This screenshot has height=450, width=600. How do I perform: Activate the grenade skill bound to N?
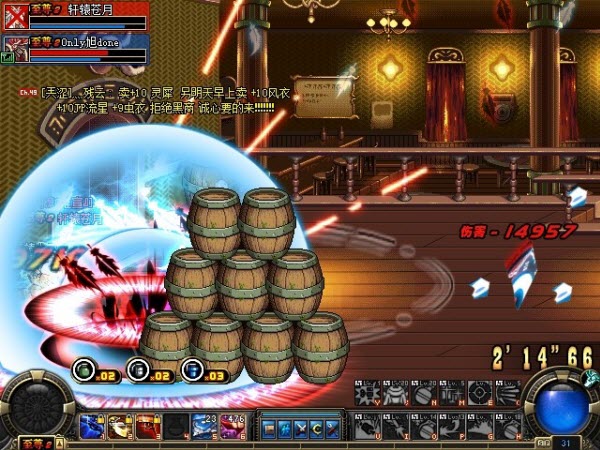coord(422,393)
